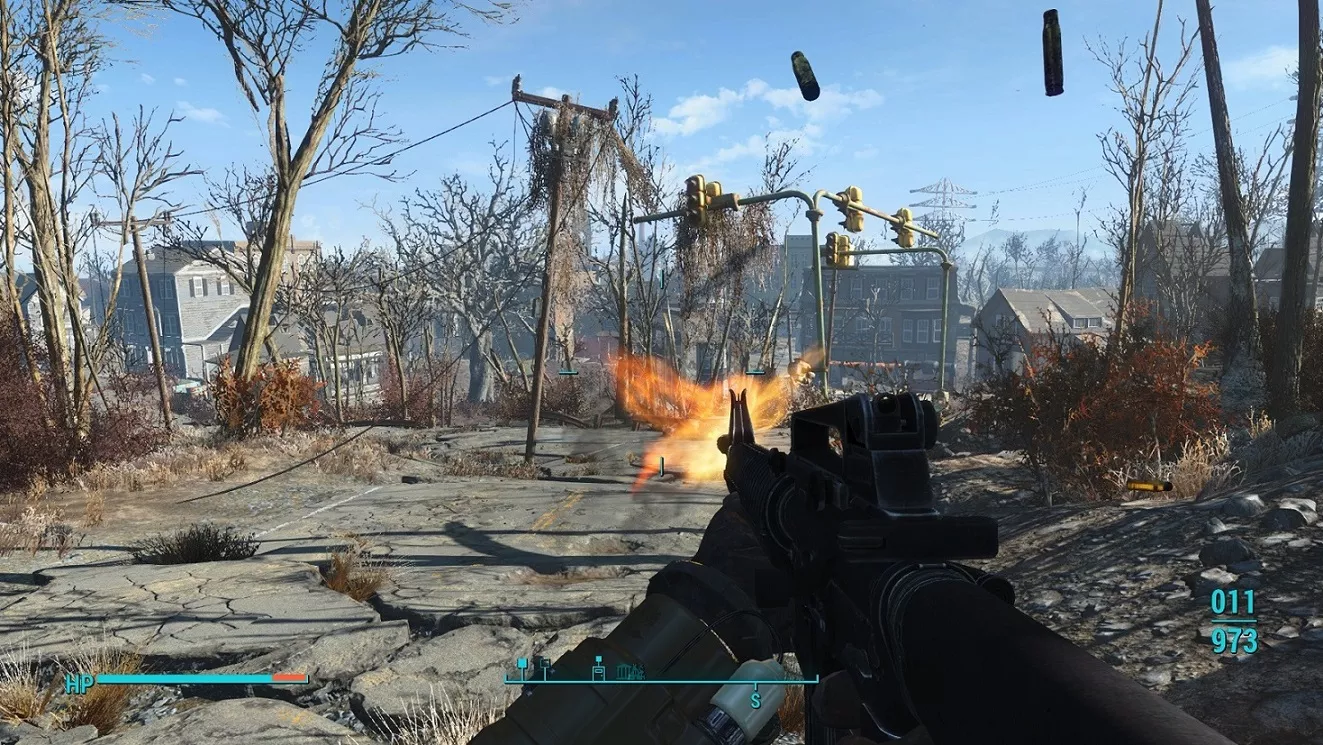
Task: Select the solid square quest marker on compass
Action: (x=521, y=664)
